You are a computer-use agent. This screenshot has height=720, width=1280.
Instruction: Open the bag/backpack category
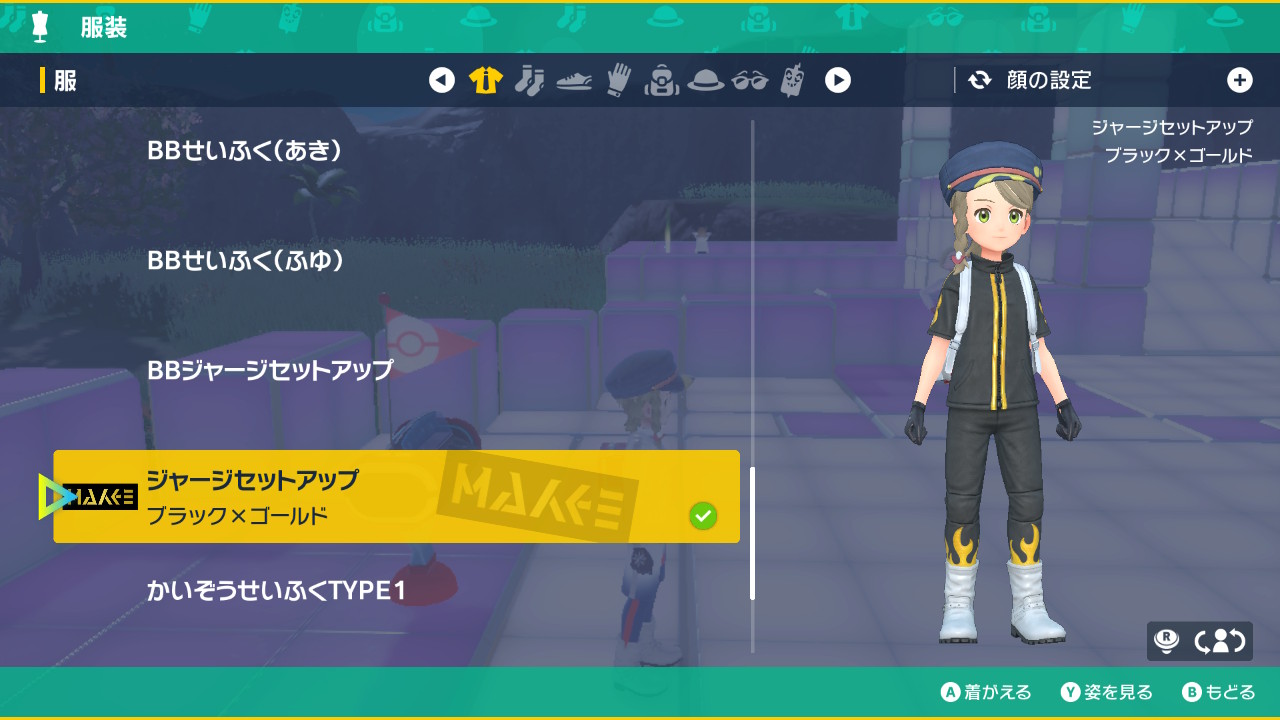pyautogui.click(x=662, y=81)
